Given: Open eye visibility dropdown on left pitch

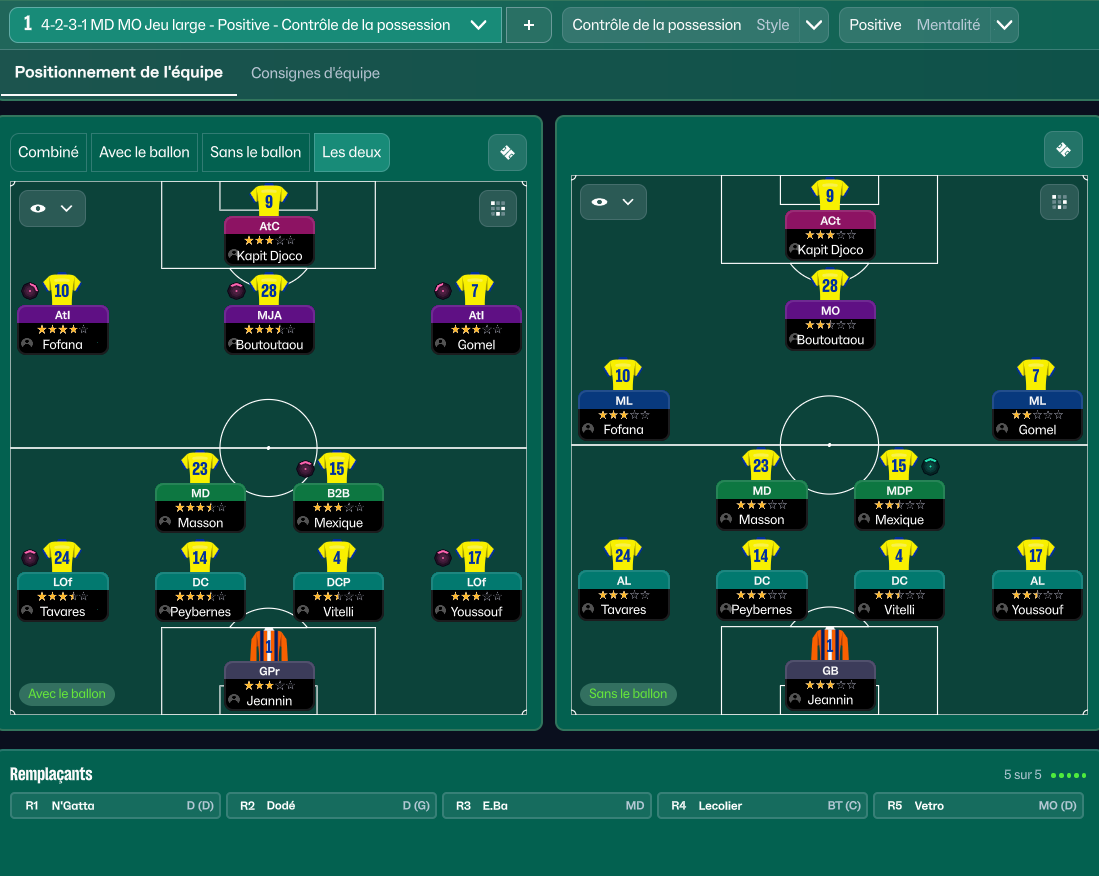Looking at the screenshot, I should click(x=52, y=209).
